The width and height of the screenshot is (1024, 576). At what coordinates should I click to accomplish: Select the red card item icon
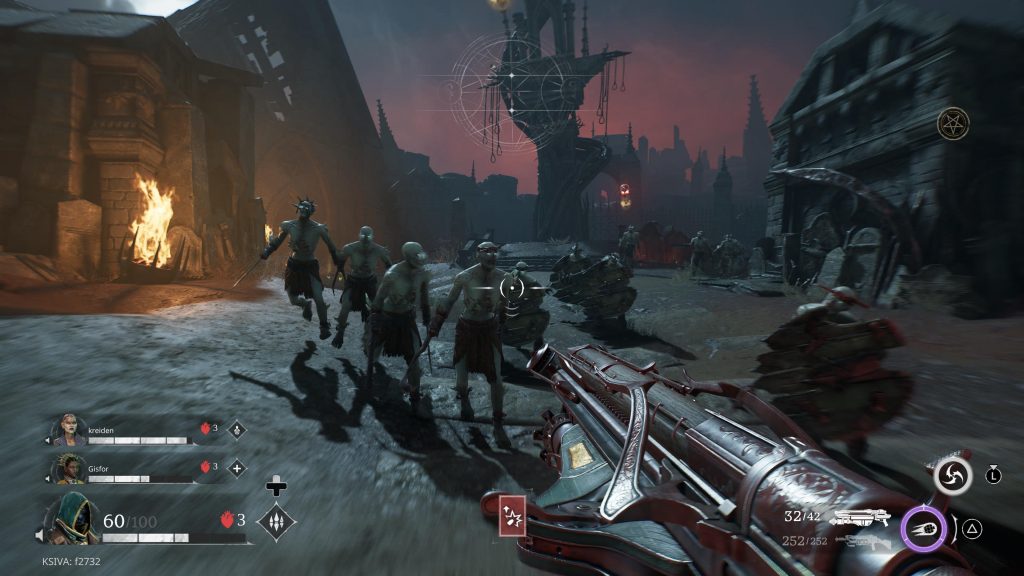(511, 517)
